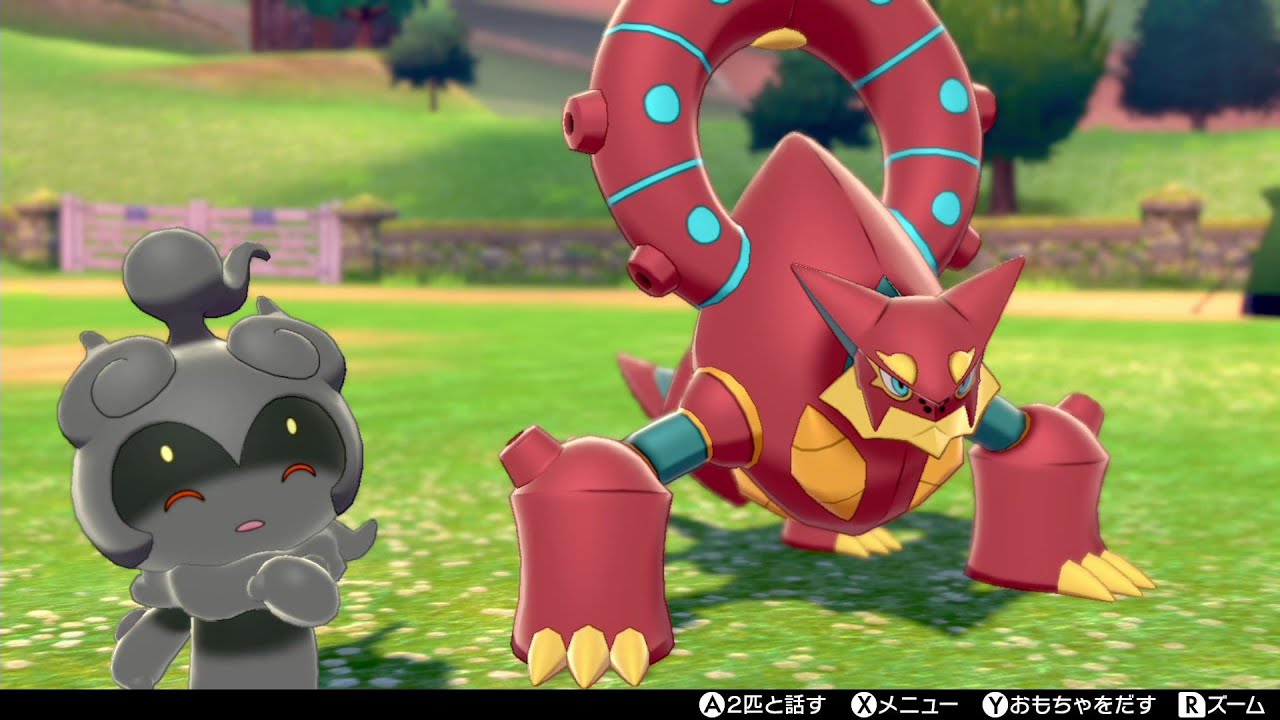Select "2匹と話す" to talk to both Pokémon
The height and width of the screenshot is (720, 1280).
(x=770, y=705)
